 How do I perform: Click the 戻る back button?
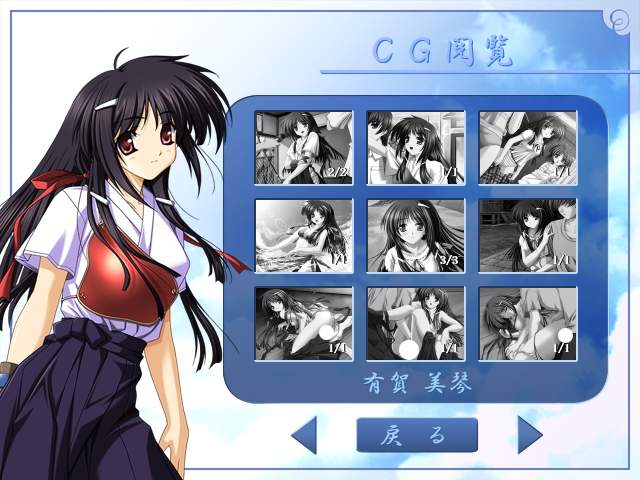(417, 435)
